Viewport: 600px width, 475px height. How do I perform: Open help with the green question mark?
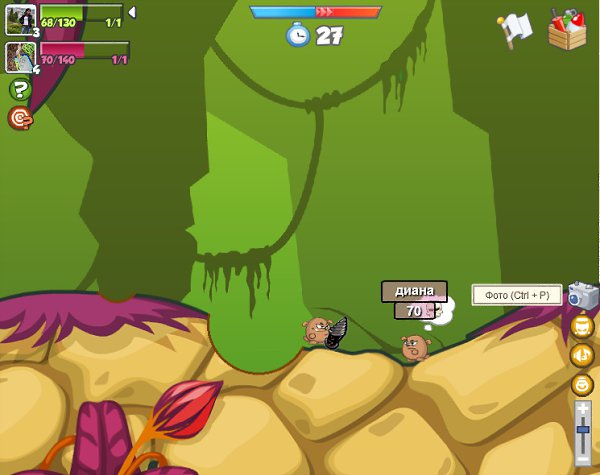tap(20, 89)
